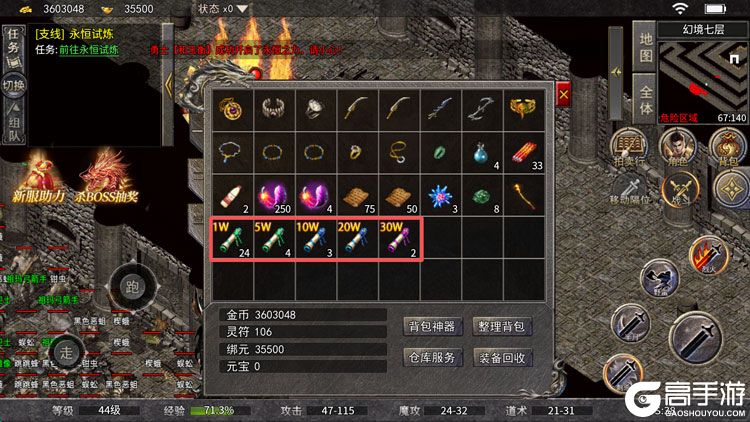Switch to the 任务 quest tab

click(x=13, y=43)
